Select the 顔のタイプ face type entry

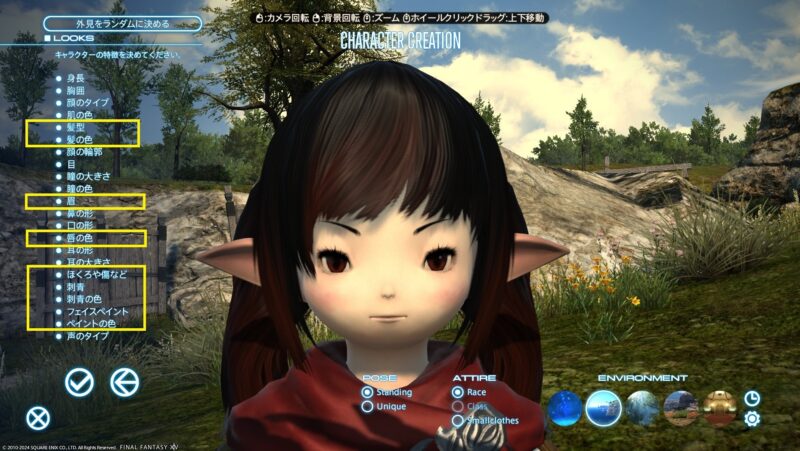(x=87, y=102)
